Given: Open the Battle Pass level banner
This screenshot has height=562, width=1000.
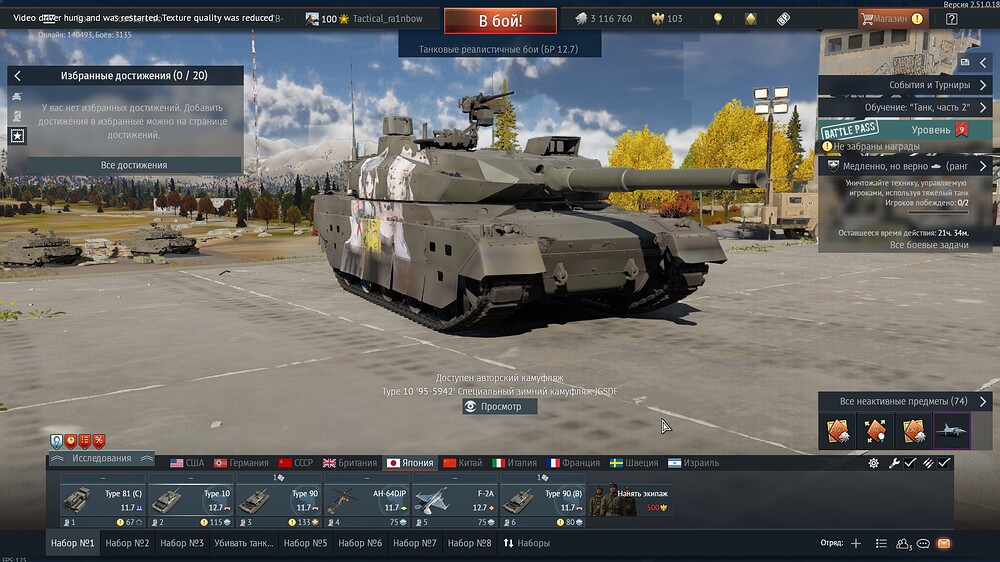Looking at the screenshot, I should (906, 130).
